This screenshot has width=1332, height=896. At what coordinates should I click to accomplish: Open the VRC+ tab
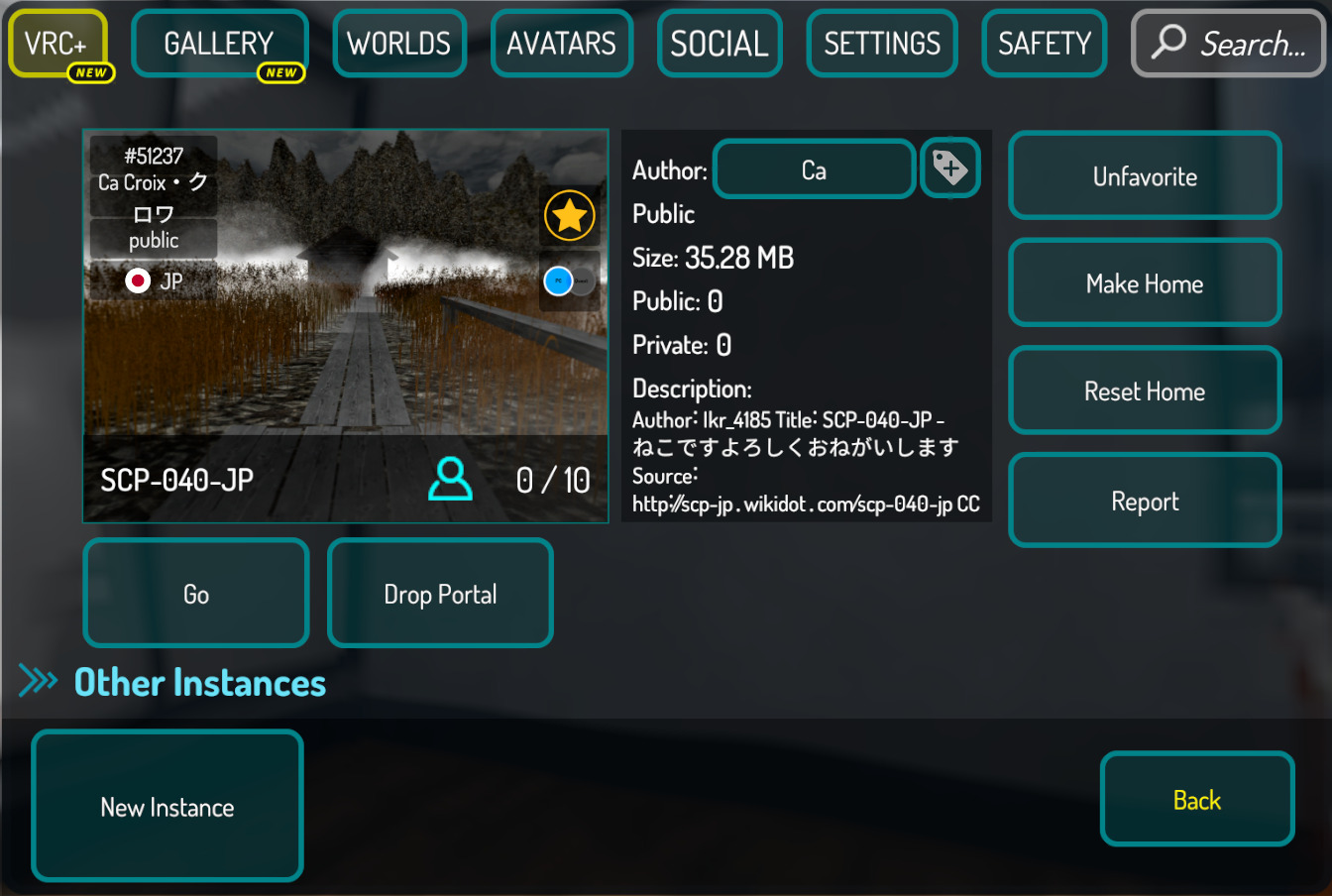click(x=56, y=44)
